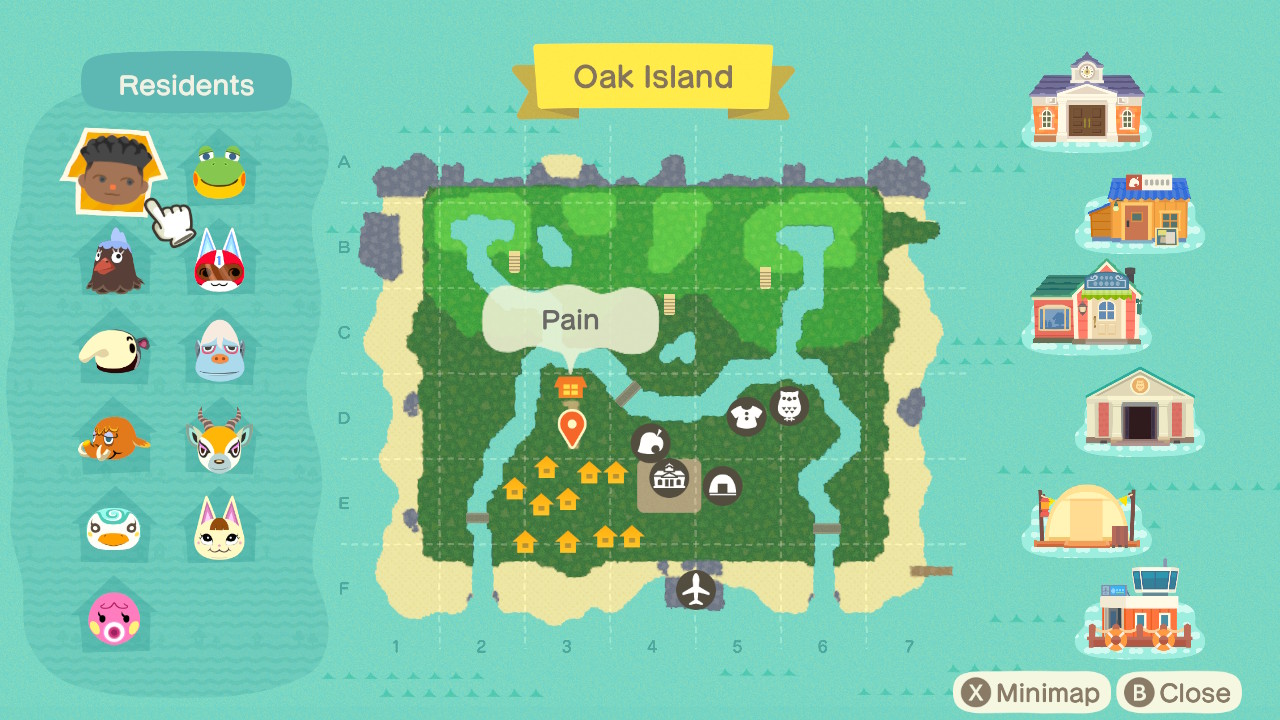Click the Able Sisters shirt map marker
This screenshot has height=720, width=1280.
746,416
